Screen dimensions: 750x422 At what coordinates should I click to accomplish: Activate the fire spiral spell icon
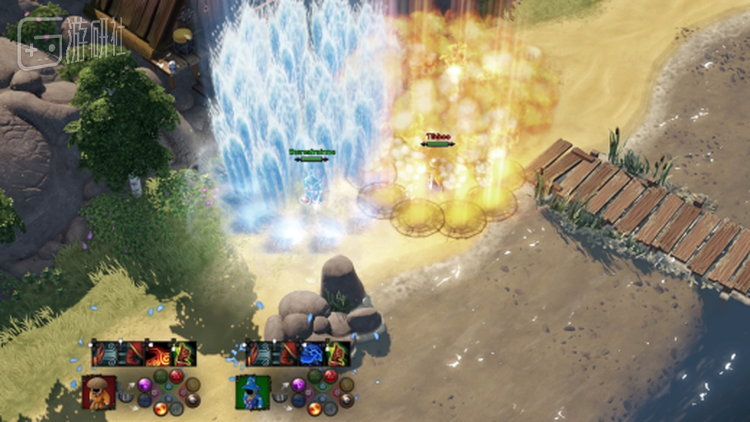tap(158, 353)
